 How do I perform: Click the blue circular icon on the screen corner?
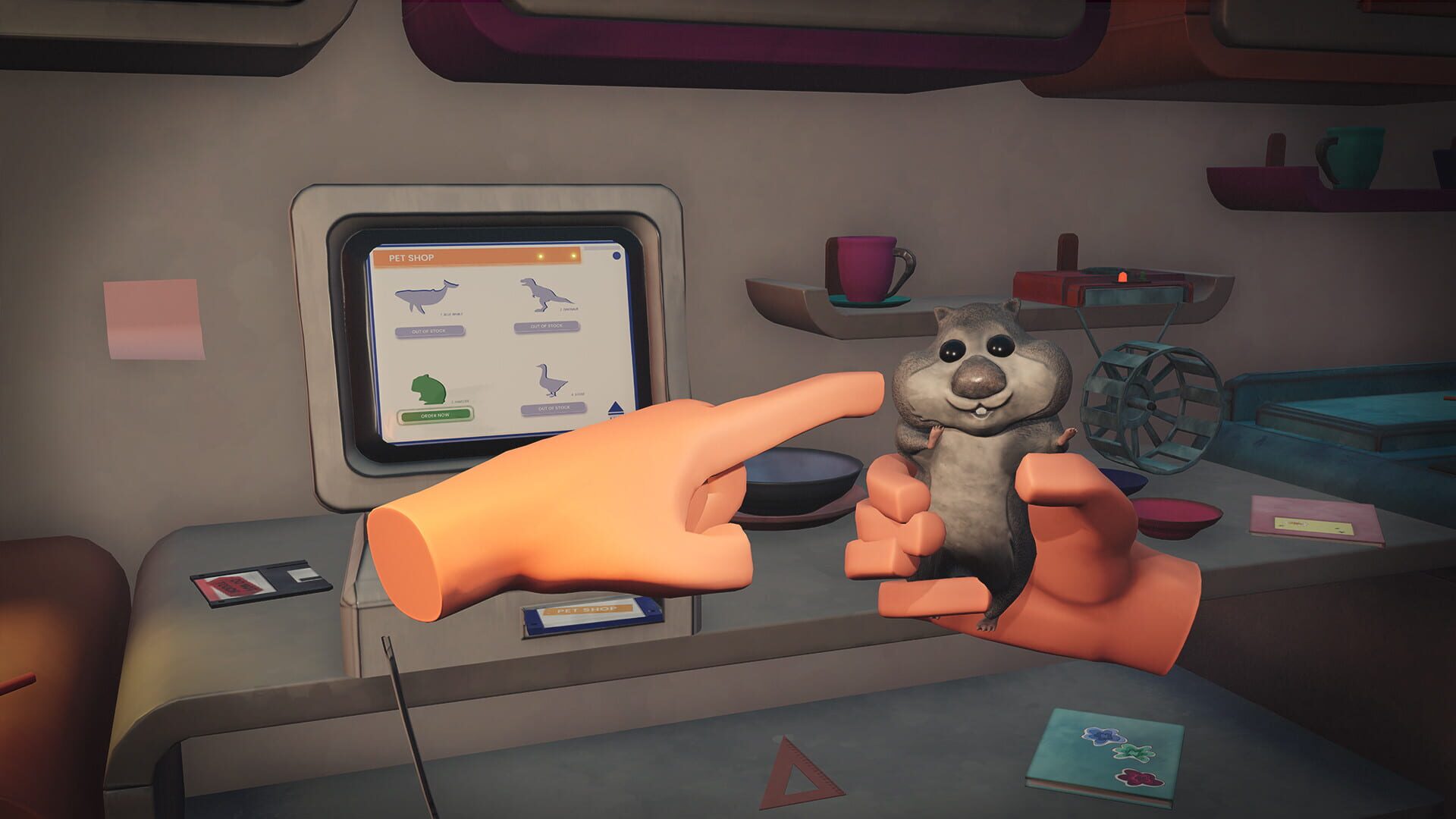click(617, 256)
